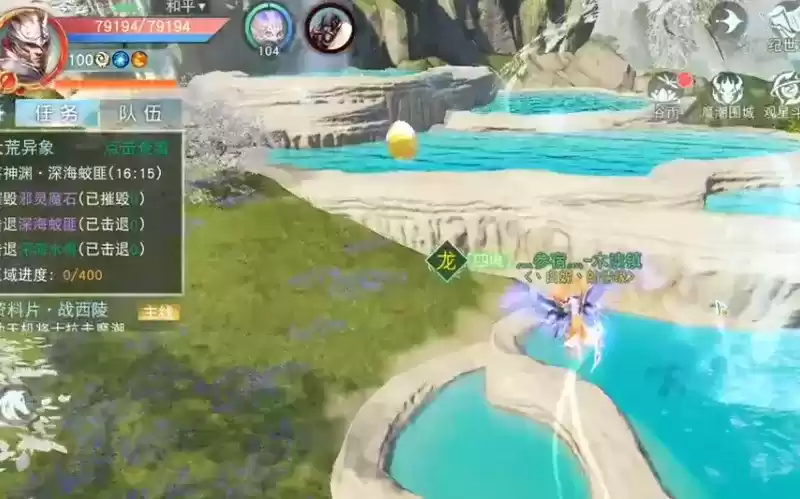Open the 观星 activity icon
Viewport: 800px width, 499px height.
click(x=783, y=95)
